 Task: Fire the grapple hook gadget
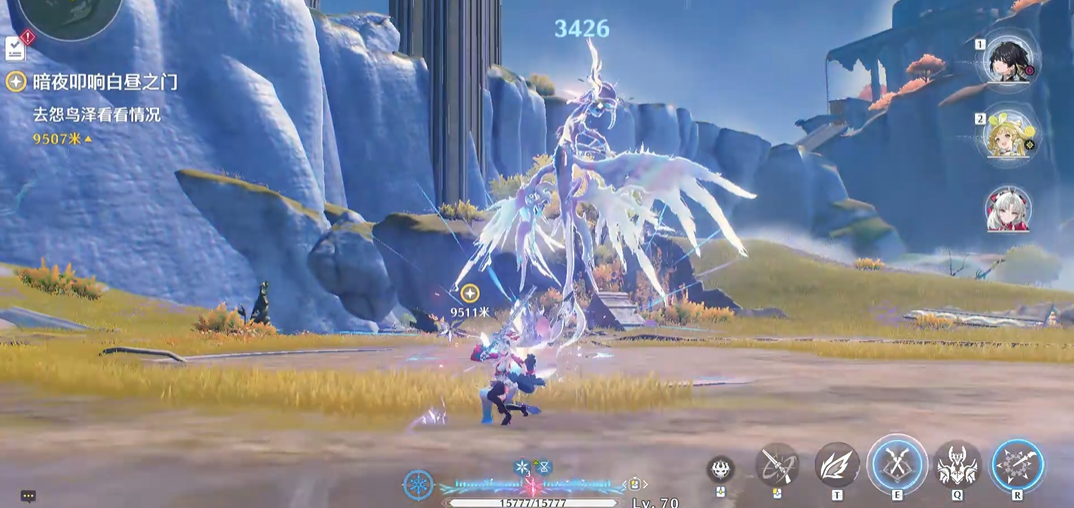[x=777, y=465]
